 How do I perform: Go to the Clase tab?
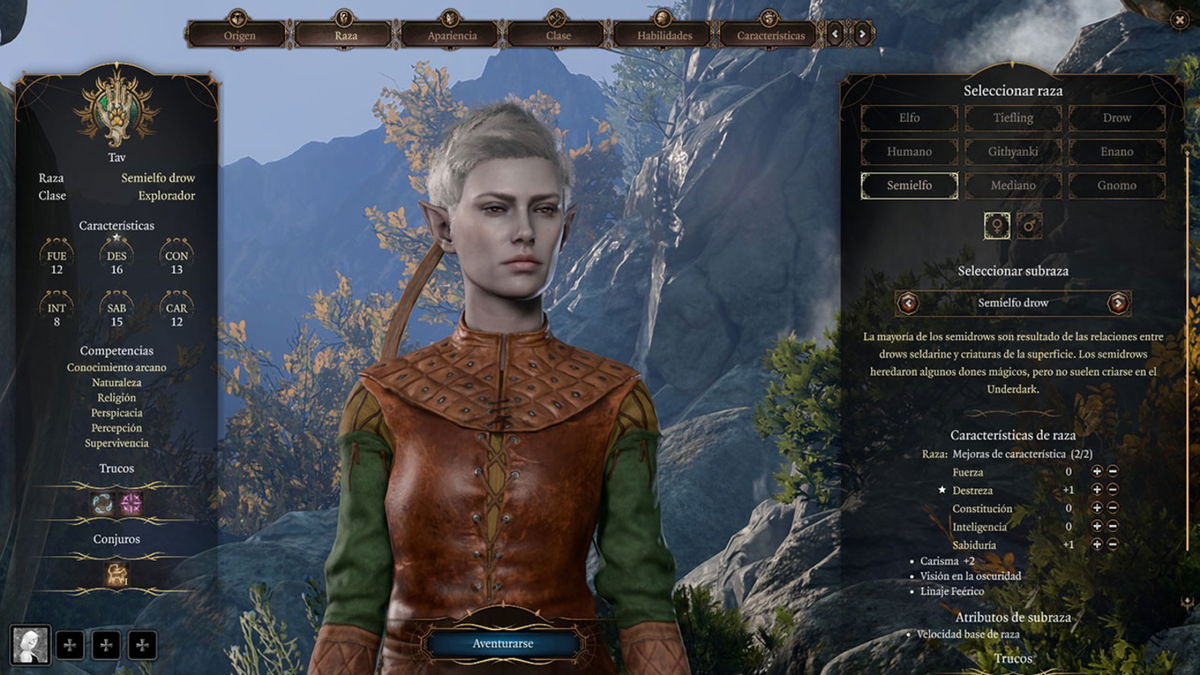[x=558, y=35]
